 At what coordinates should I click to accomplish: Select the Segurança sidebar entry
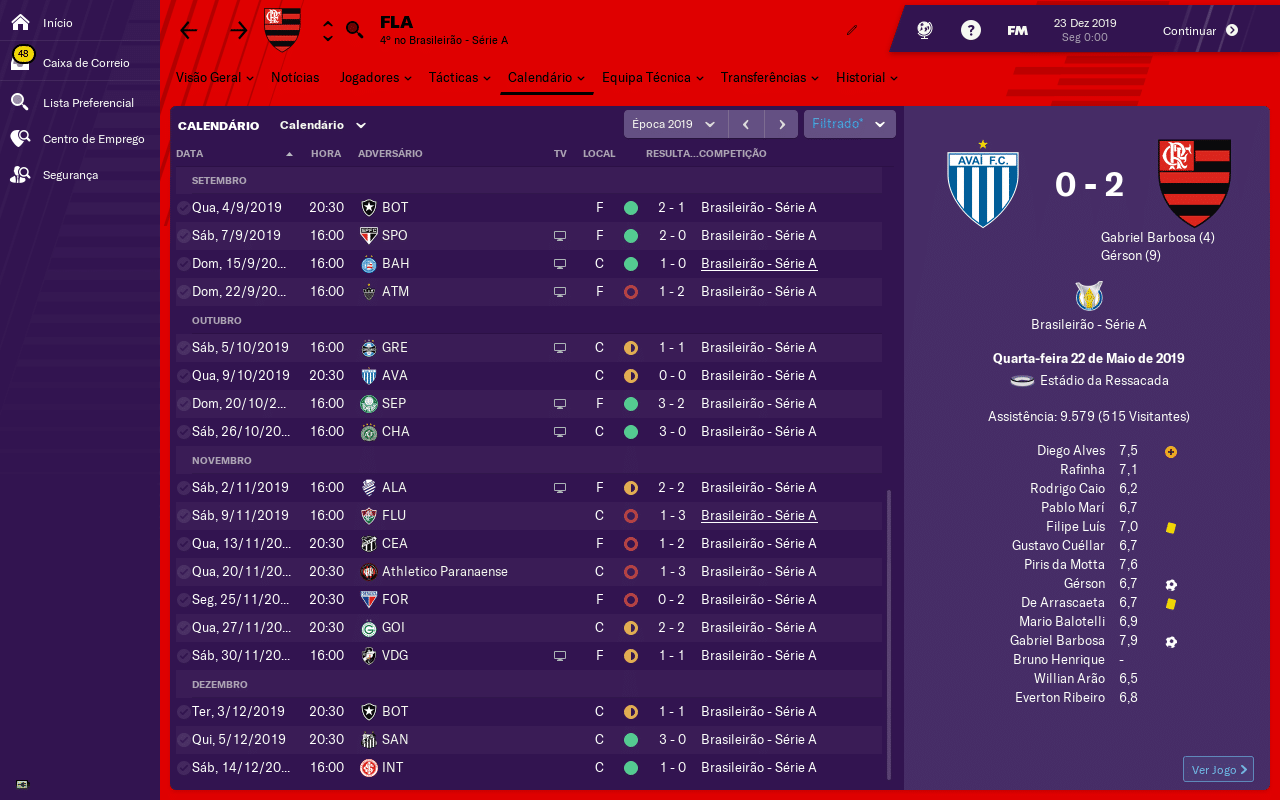[70, 175]
